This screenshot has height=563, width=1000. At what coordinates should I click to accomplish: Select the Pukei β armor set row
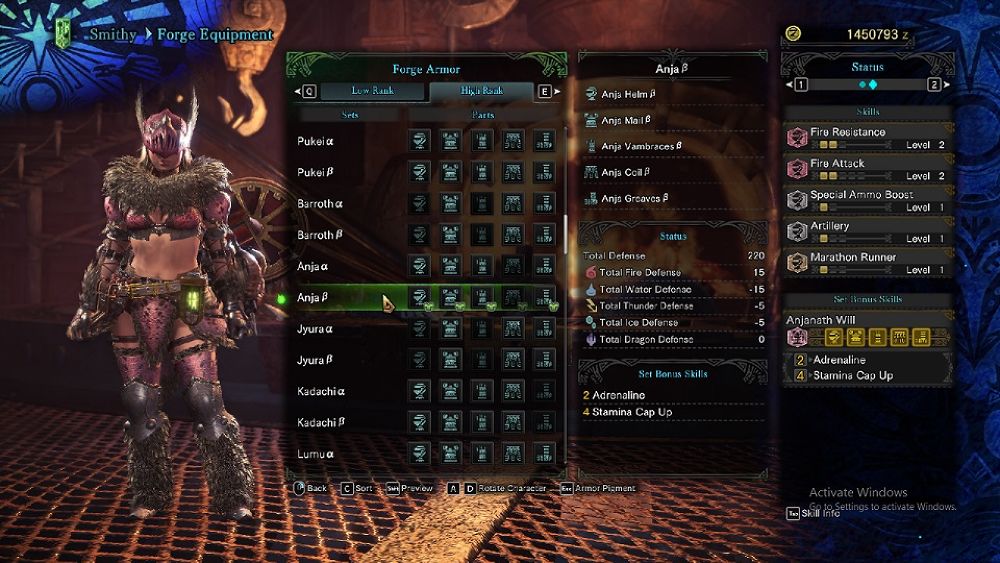(x=316, y=172)
